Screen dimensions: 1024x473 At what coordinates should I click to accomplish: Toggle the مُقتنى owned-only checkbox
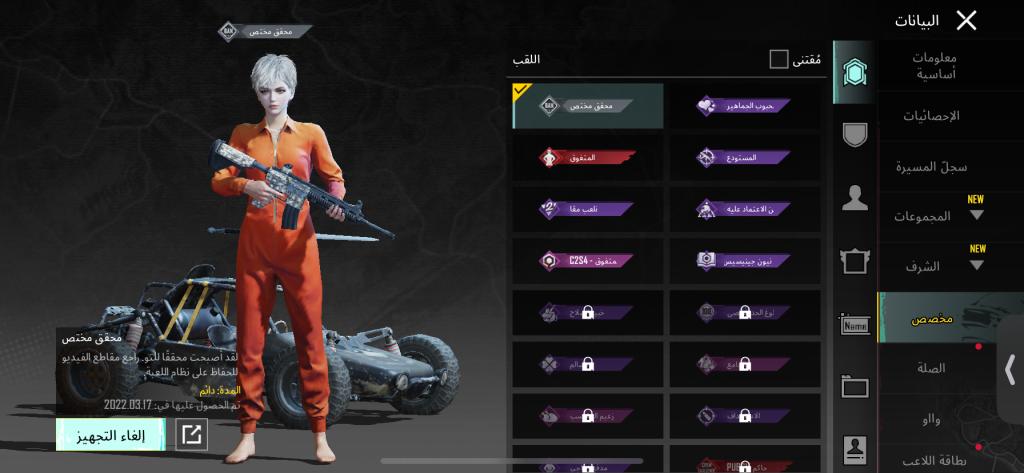pos(779,60)
